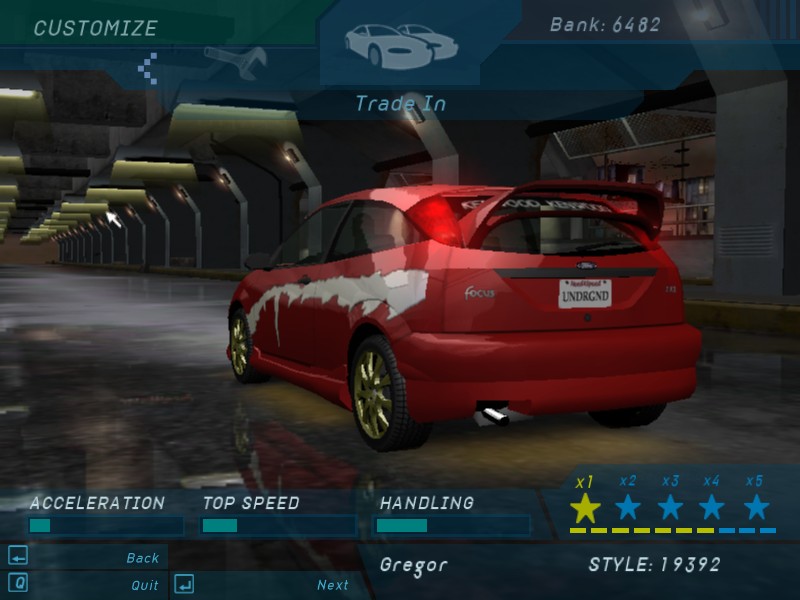Click the left scroll arrow in carousel
Viewport: 800px width, 600px height.
coord(148,67)
